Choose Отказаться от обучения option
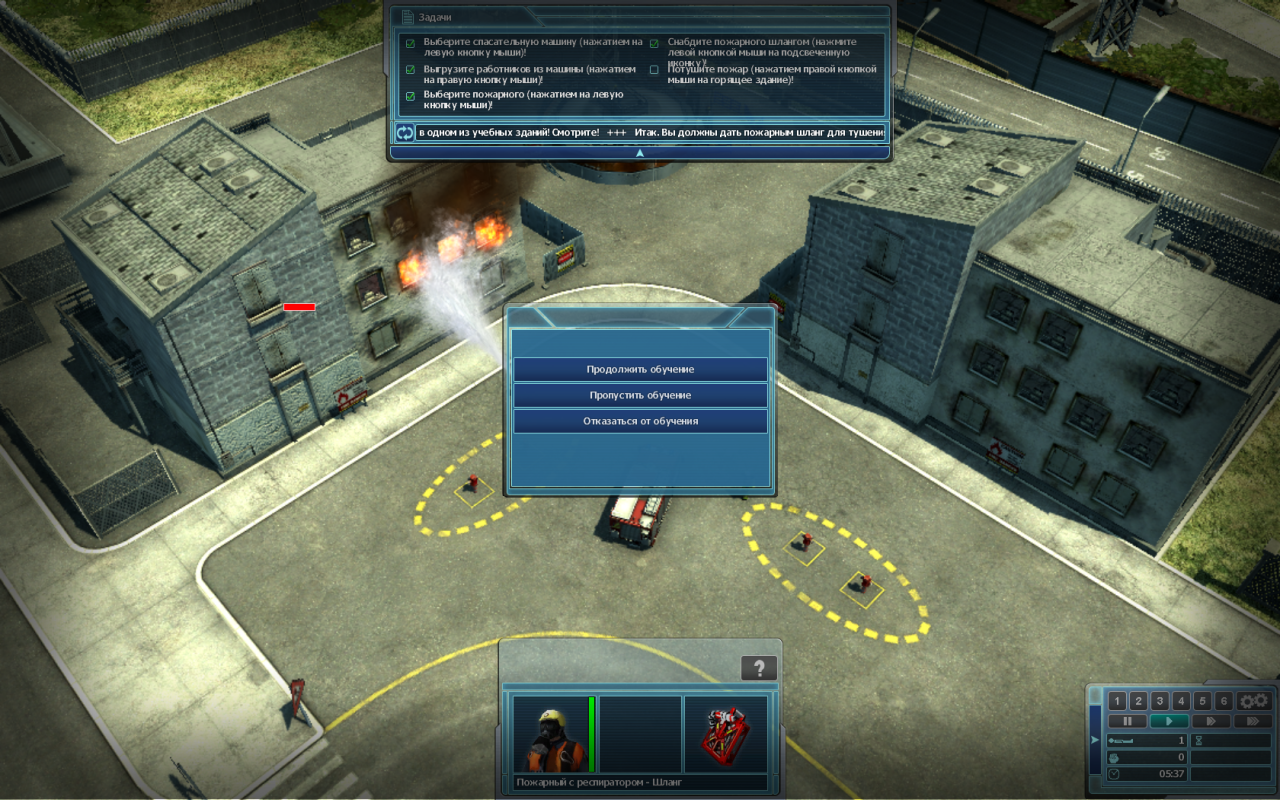 640,421
